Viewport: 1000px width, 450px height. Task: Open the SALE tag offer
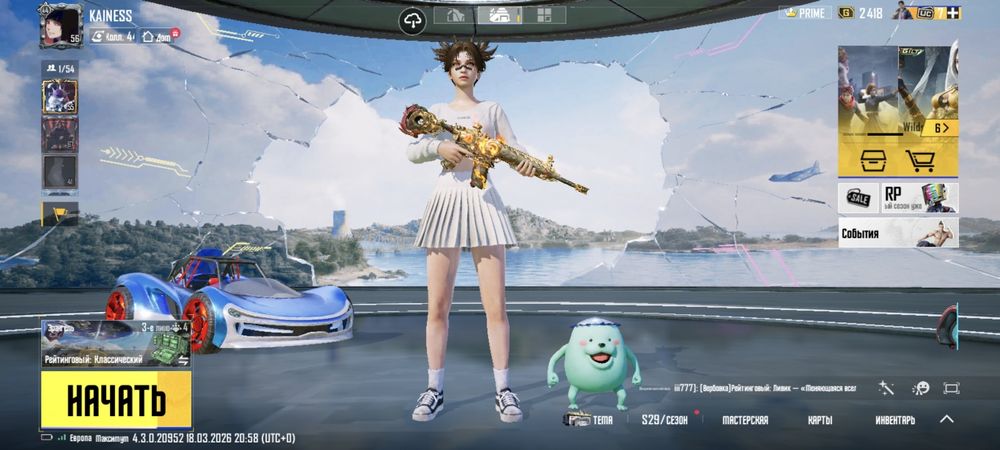click(857, 197)
